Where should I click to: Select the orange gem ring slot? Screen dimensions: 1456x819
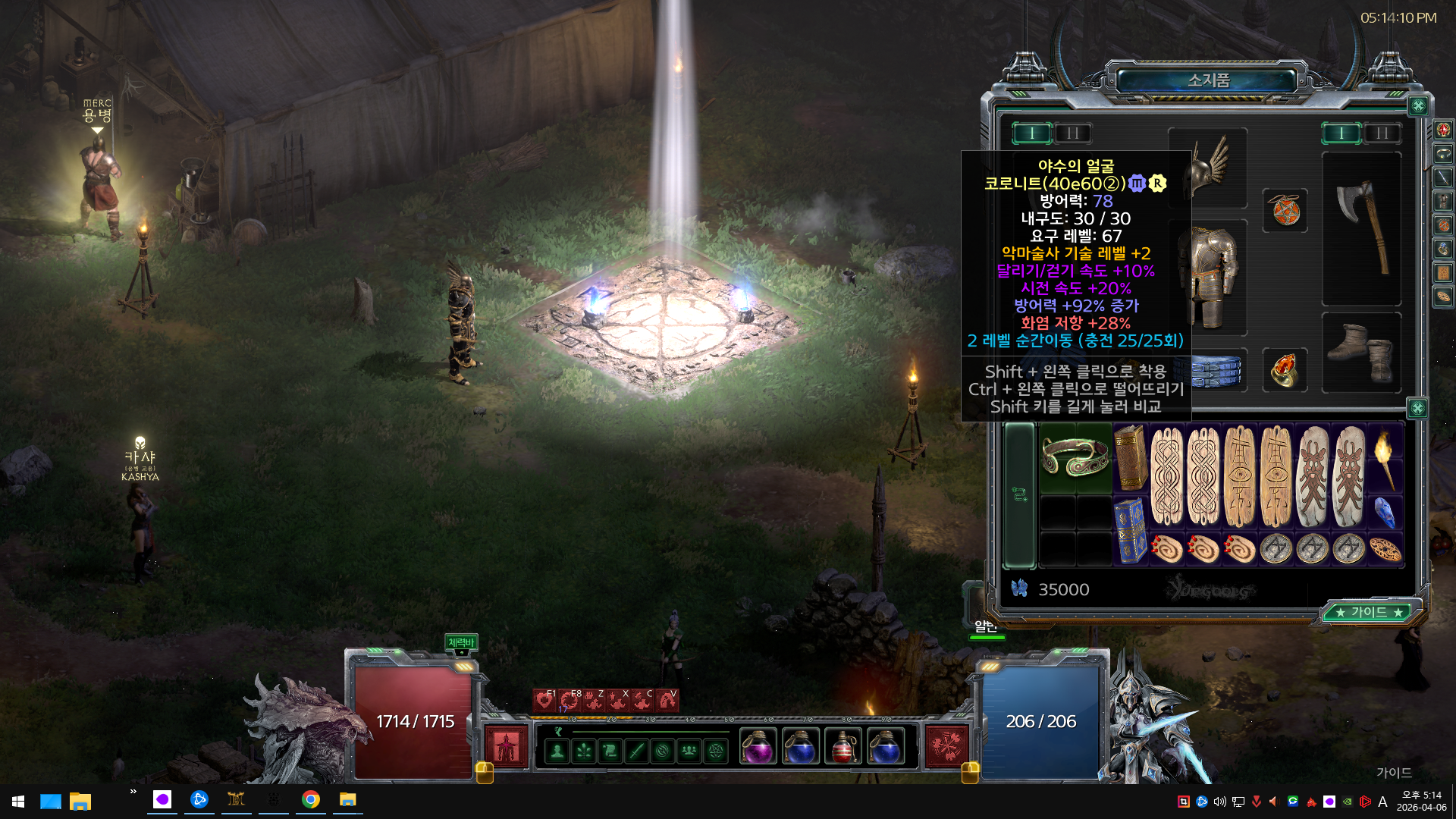tap(1285, 370)
